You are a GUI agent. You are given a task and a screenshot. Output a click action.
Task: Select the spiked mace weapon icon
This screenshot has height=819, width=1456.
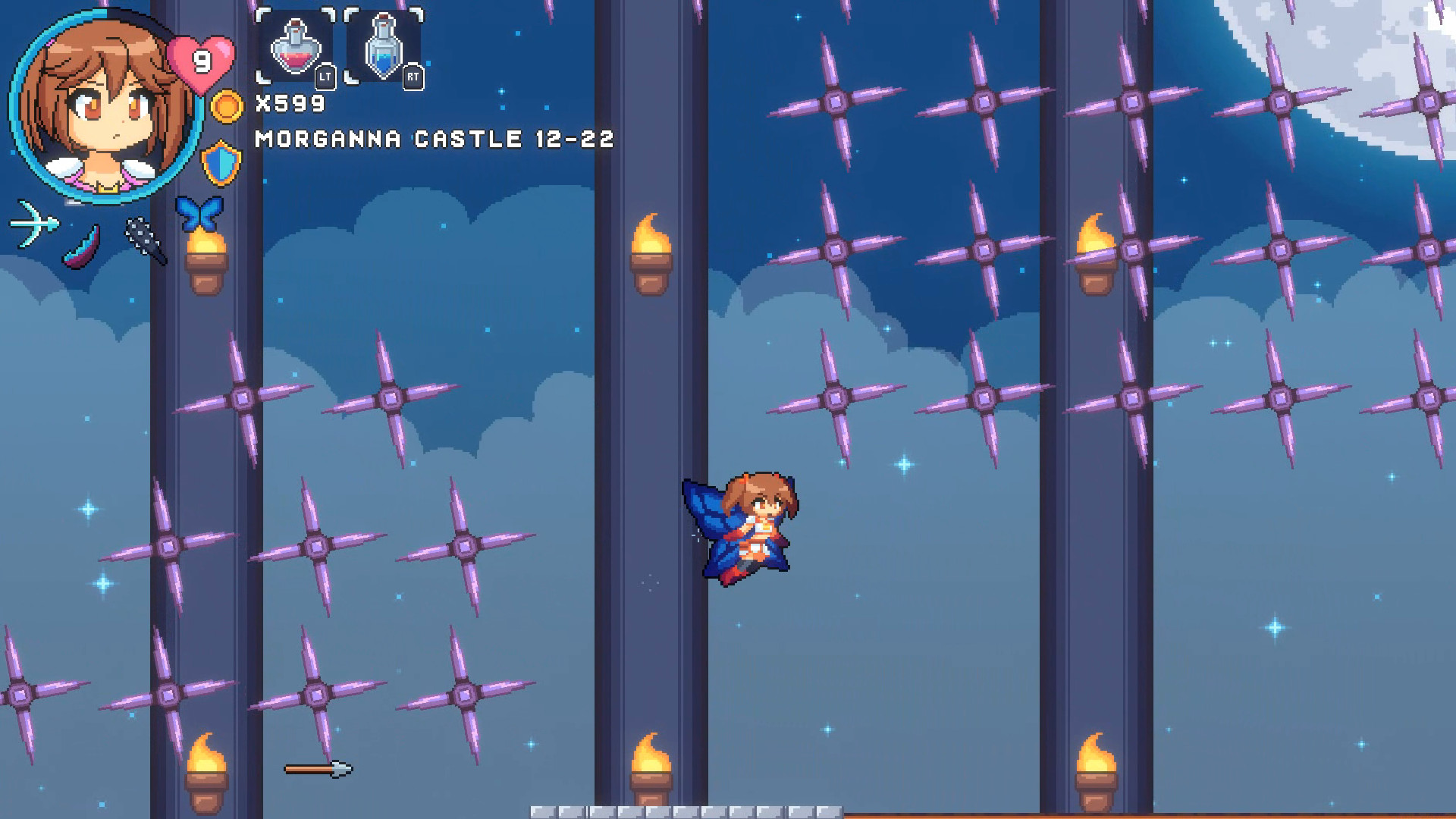click(146, 240)
